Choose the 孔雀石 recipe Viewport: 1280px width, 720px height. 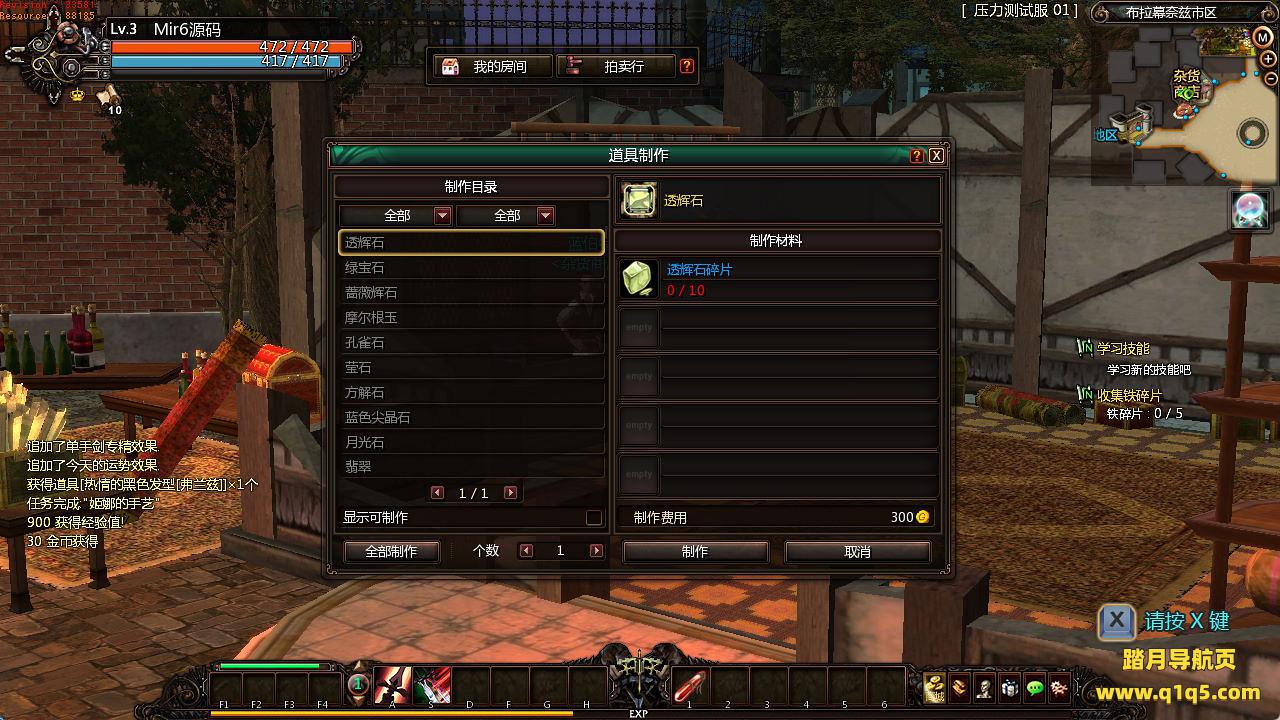pos(470,343)
